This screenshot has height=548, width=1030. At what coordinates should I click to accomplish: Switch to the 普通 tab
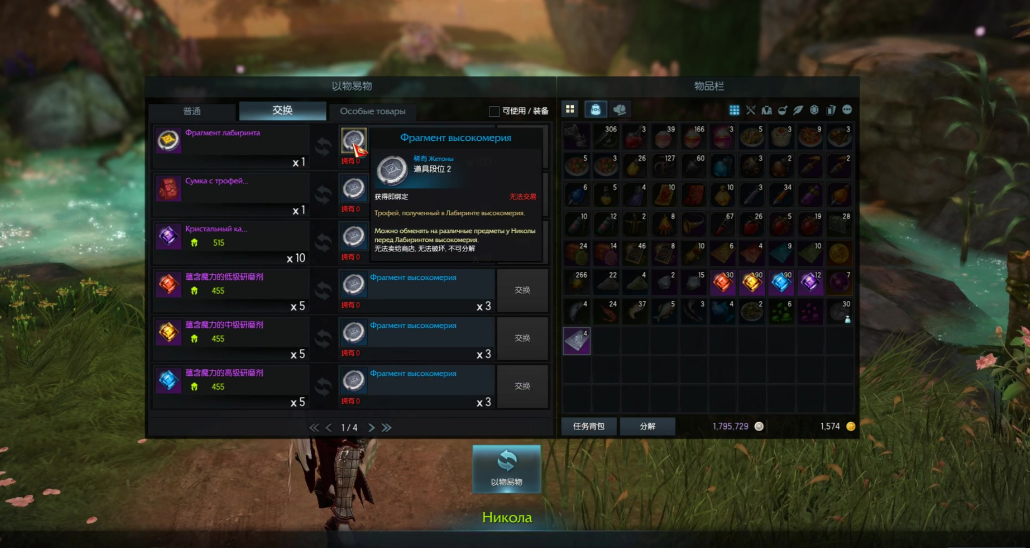tap(192, 111)
